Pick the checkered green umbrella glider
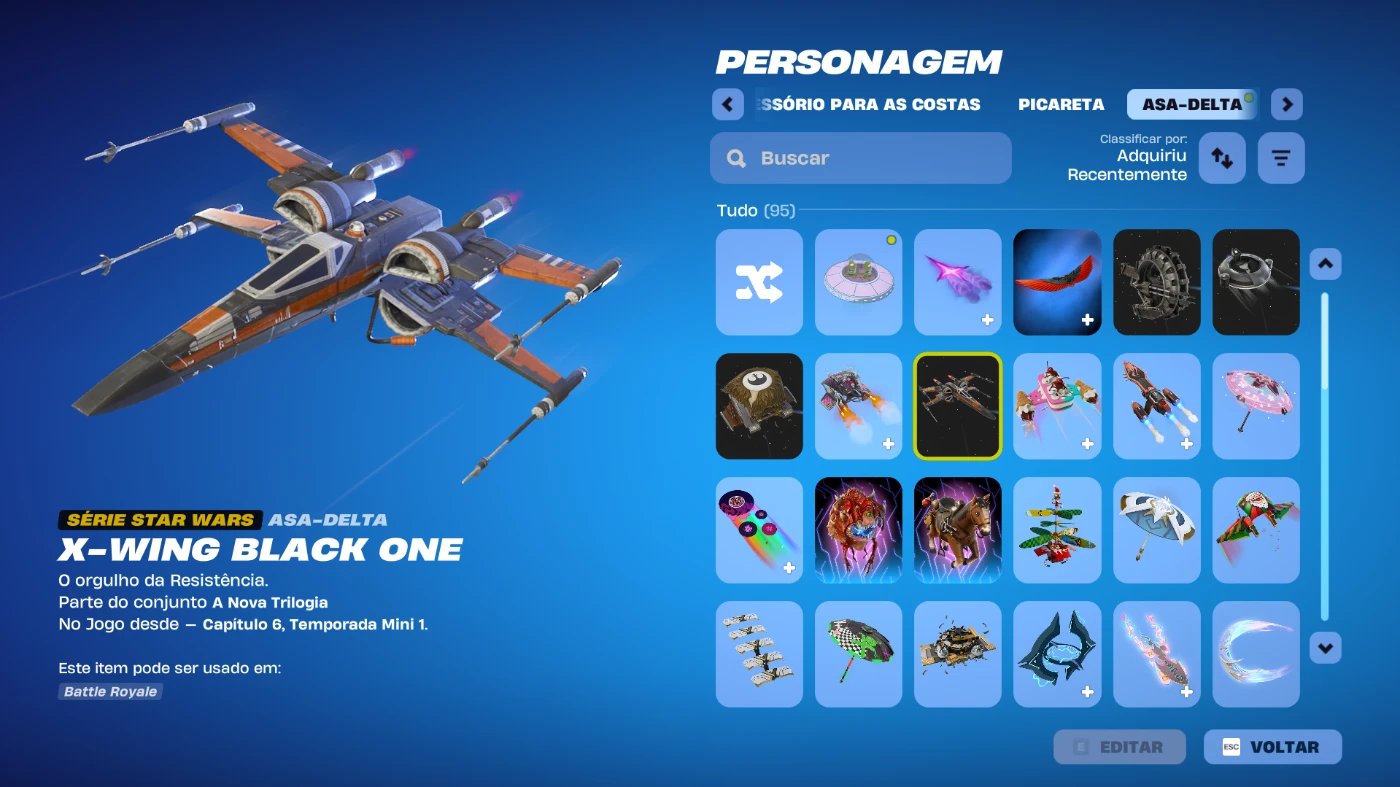 tap(858, 654)
